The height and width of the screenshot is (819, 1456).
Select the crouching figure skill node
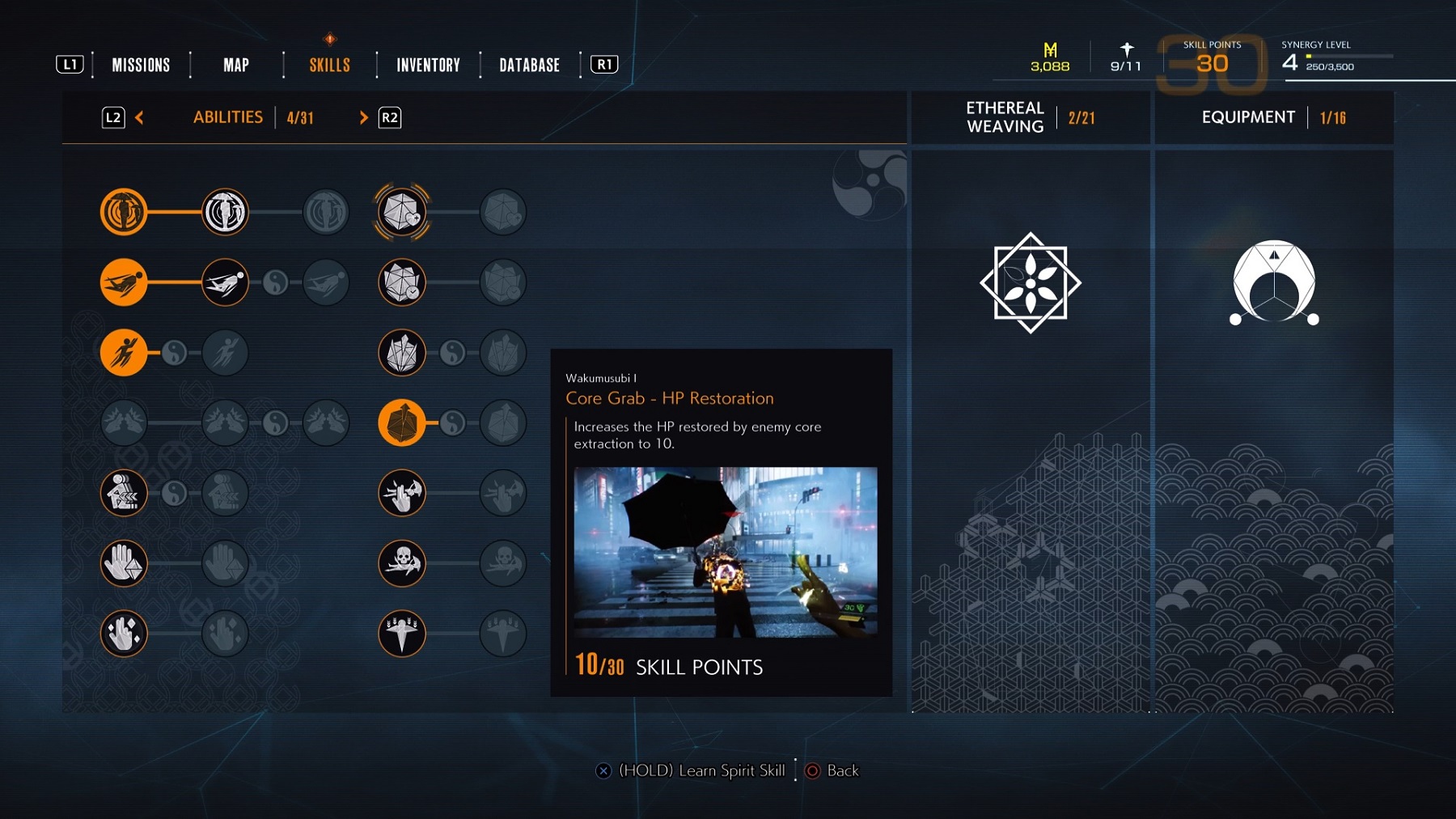coord(124,493)
